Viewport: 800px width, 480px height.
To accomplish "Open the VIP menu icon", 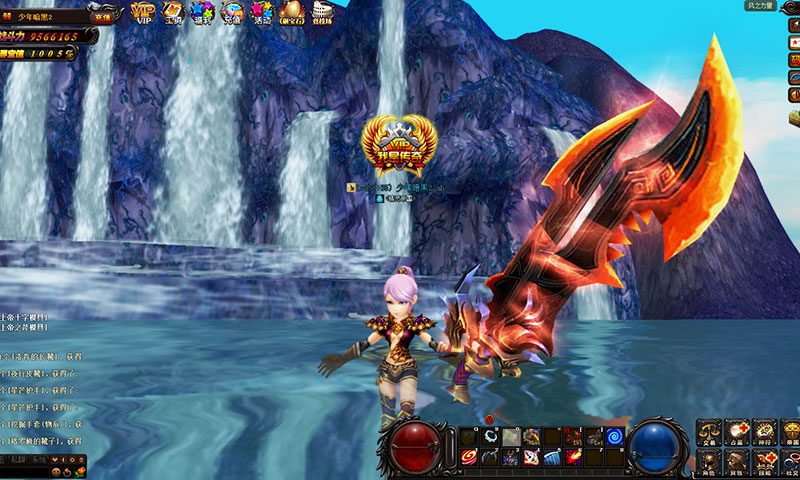I will point(144,12).
